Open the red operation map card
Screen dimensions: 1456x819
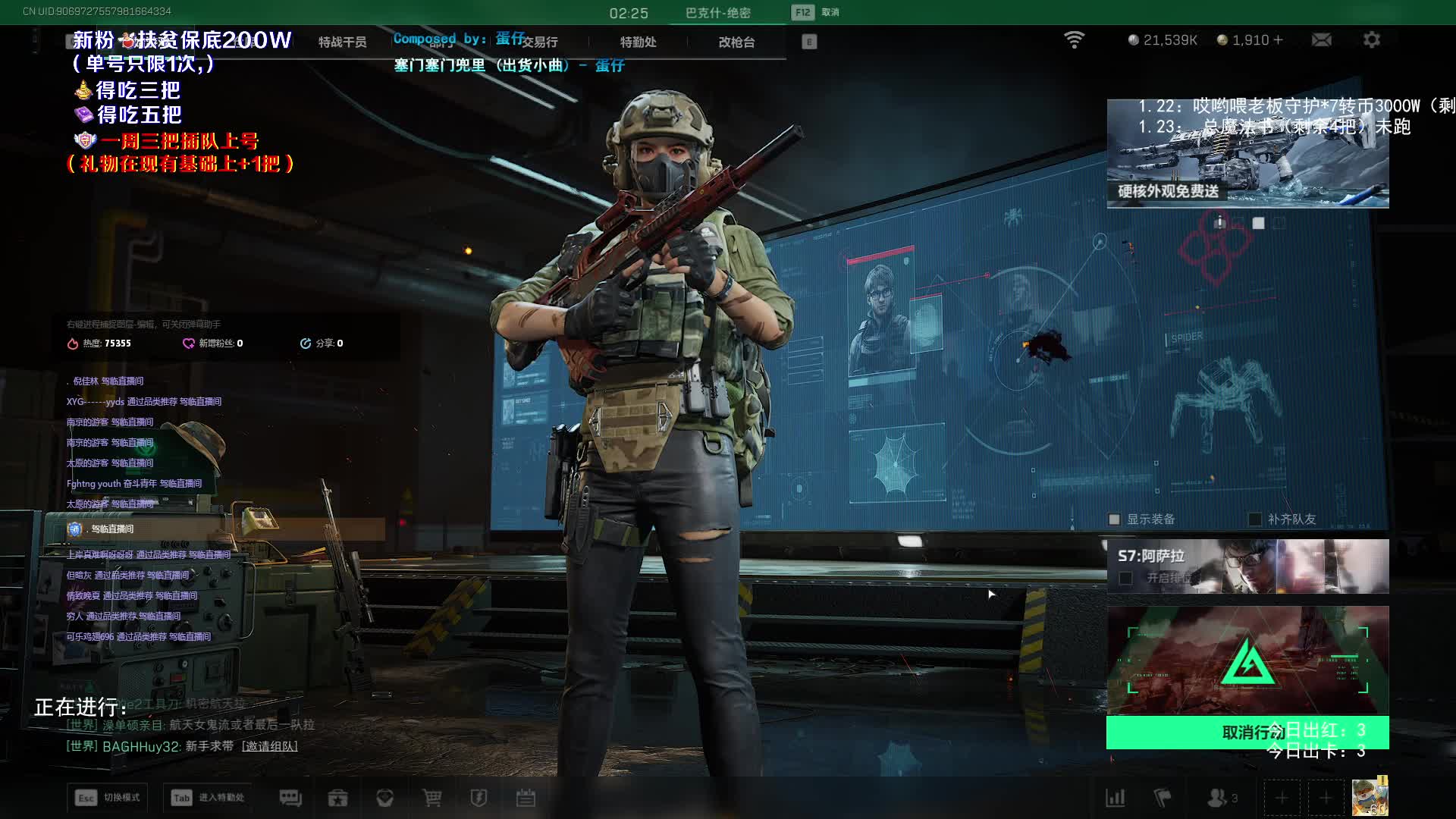pyautogui.click(x=1247, y=660)
